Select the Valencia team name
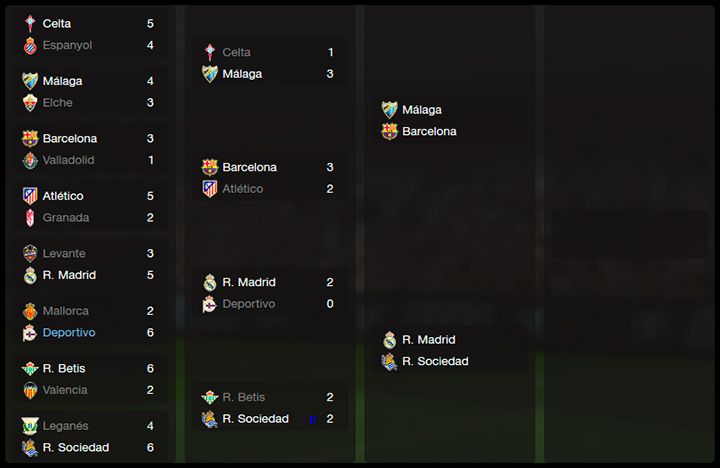Screen dimensions: 720x468 pos(65,390)
